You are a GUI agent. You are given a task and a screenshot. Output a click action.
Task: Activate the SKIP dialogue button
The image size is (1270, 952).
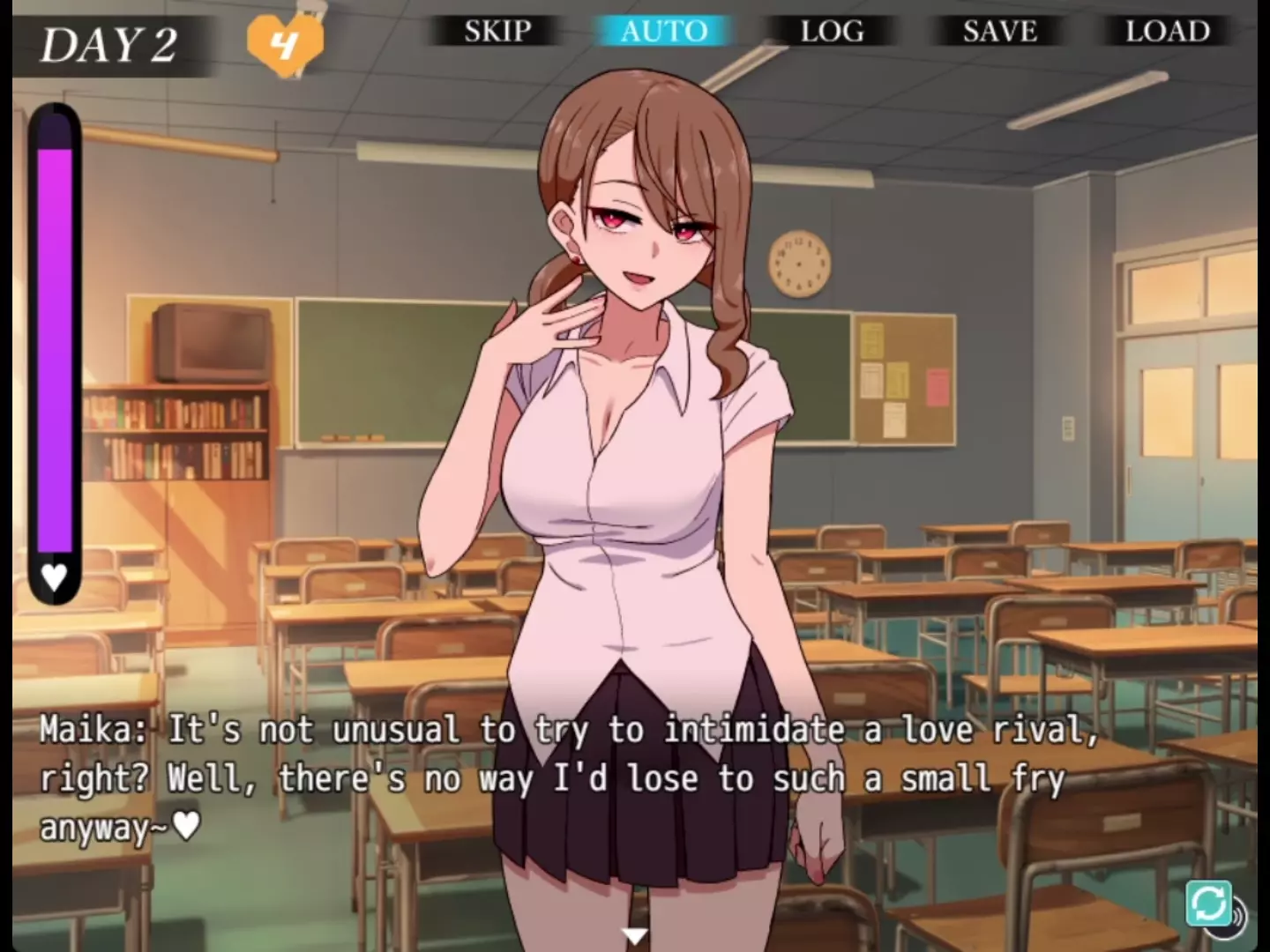497,32
